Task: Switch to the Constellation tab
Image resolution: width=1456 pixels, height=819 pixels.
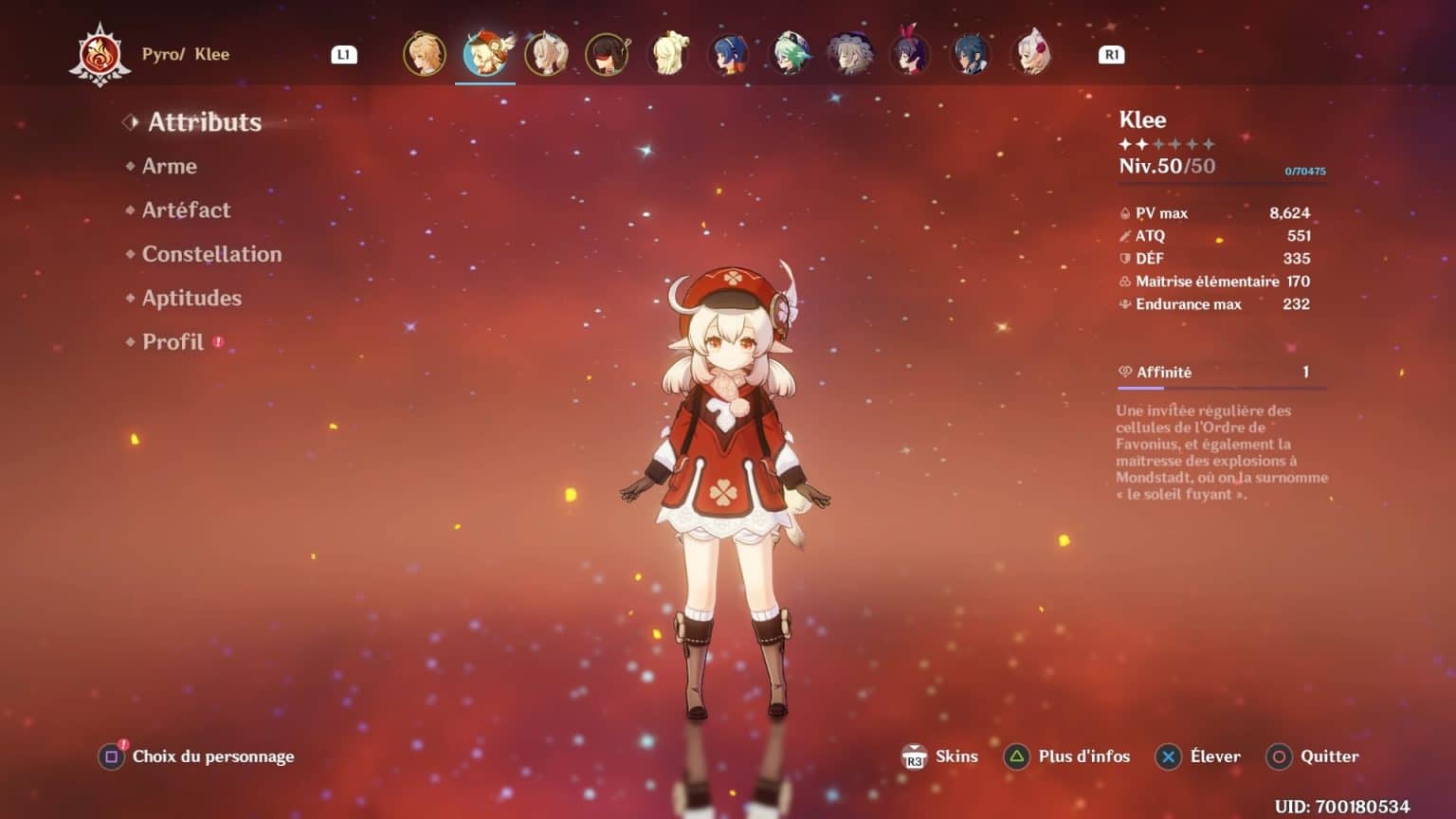Action: click(210, 254)
